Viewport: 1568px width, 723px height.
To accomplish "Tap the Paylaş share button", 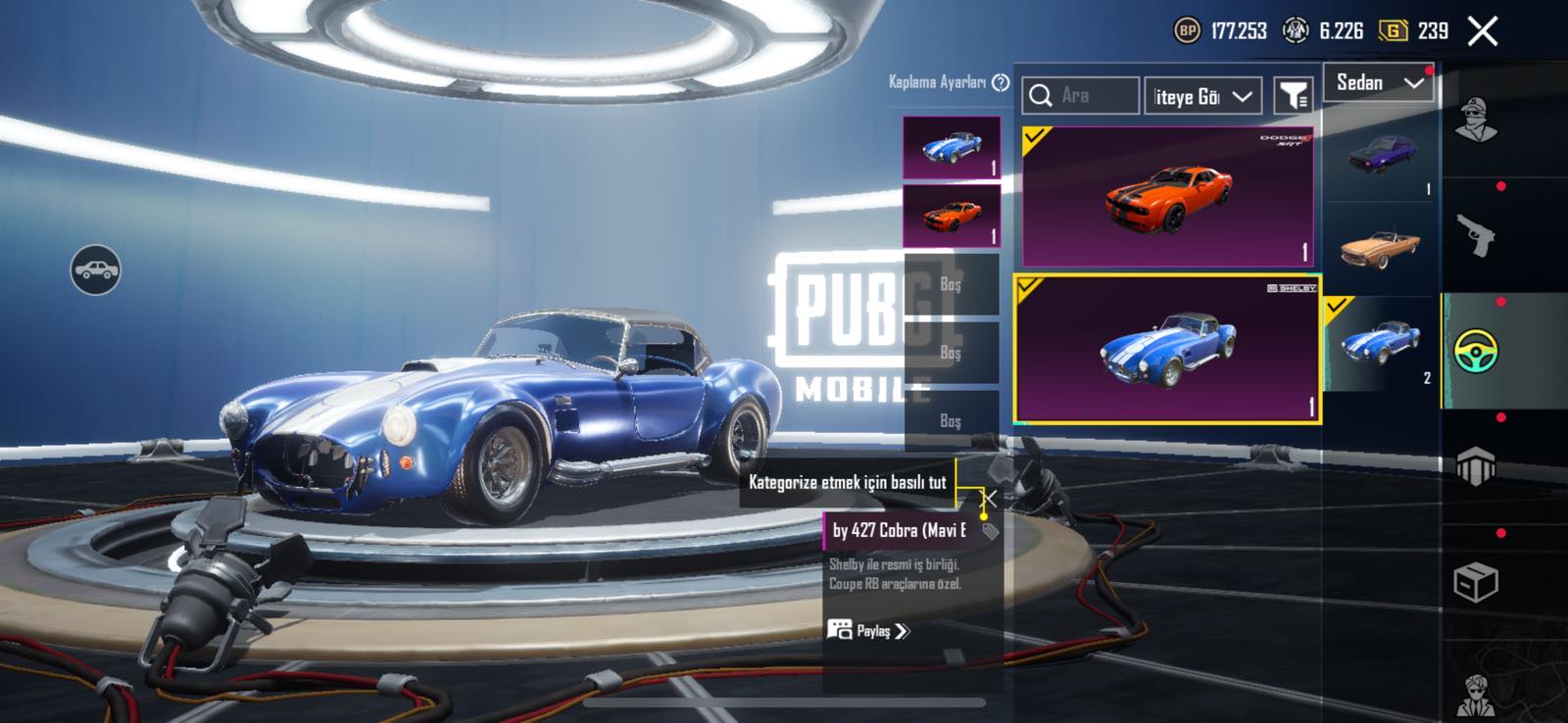I will (x=868, y=630).
